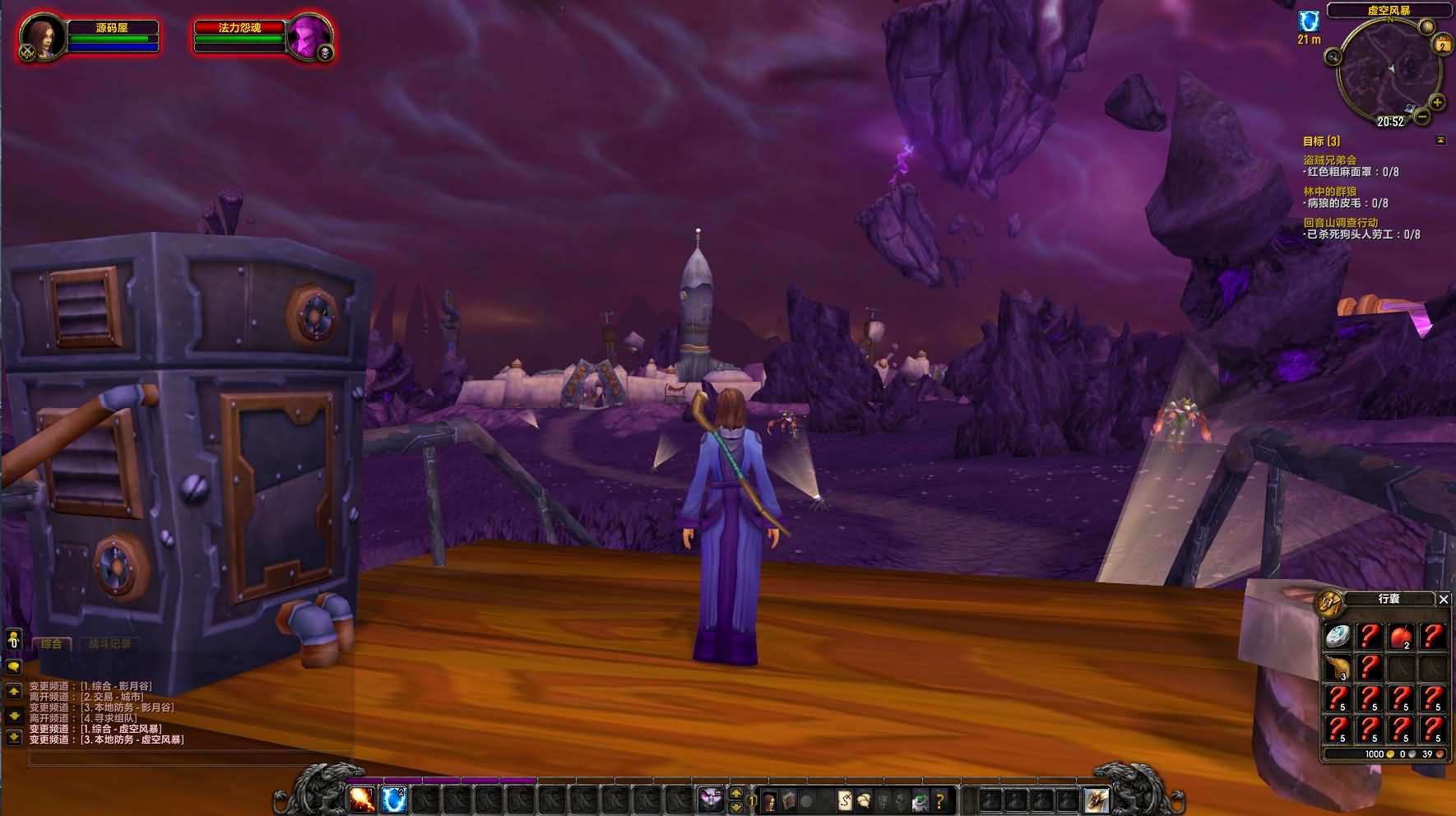Zoom in on the minimap
Viewport: 1456px width, 816px height.
(x=1437, y=103)
